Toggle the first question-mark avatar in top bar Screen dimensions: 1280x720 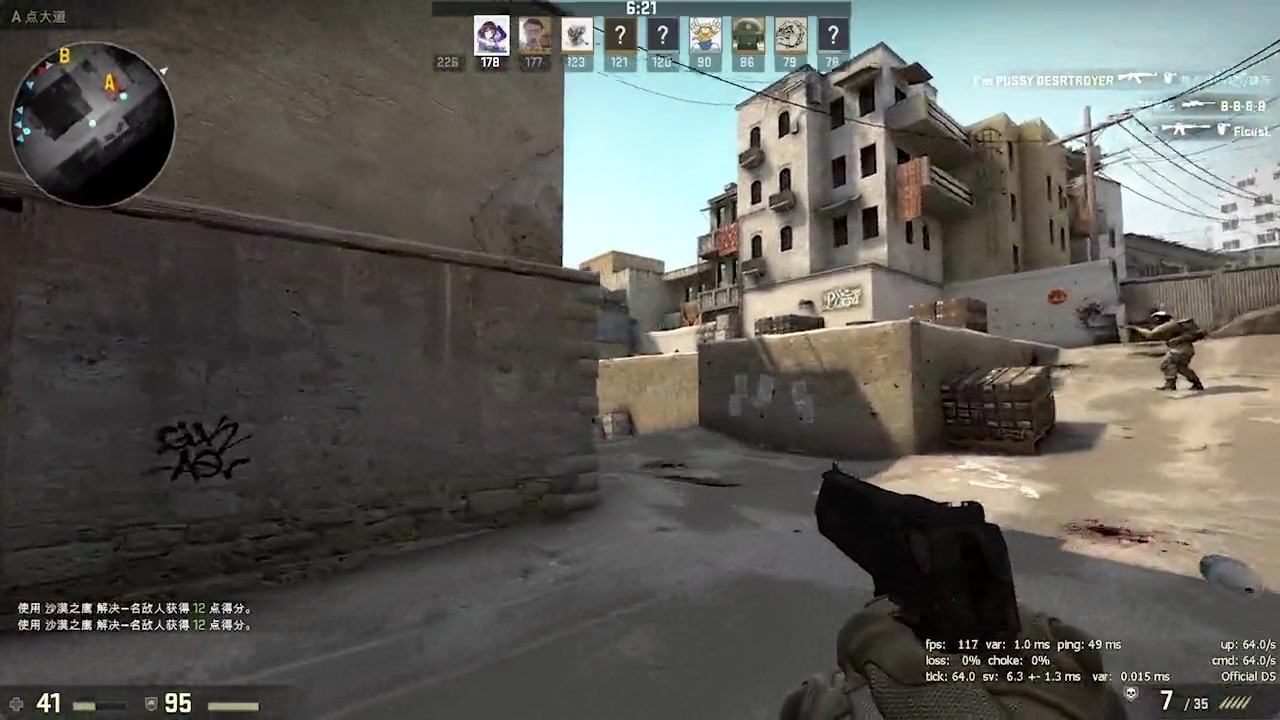click(619, 35)
